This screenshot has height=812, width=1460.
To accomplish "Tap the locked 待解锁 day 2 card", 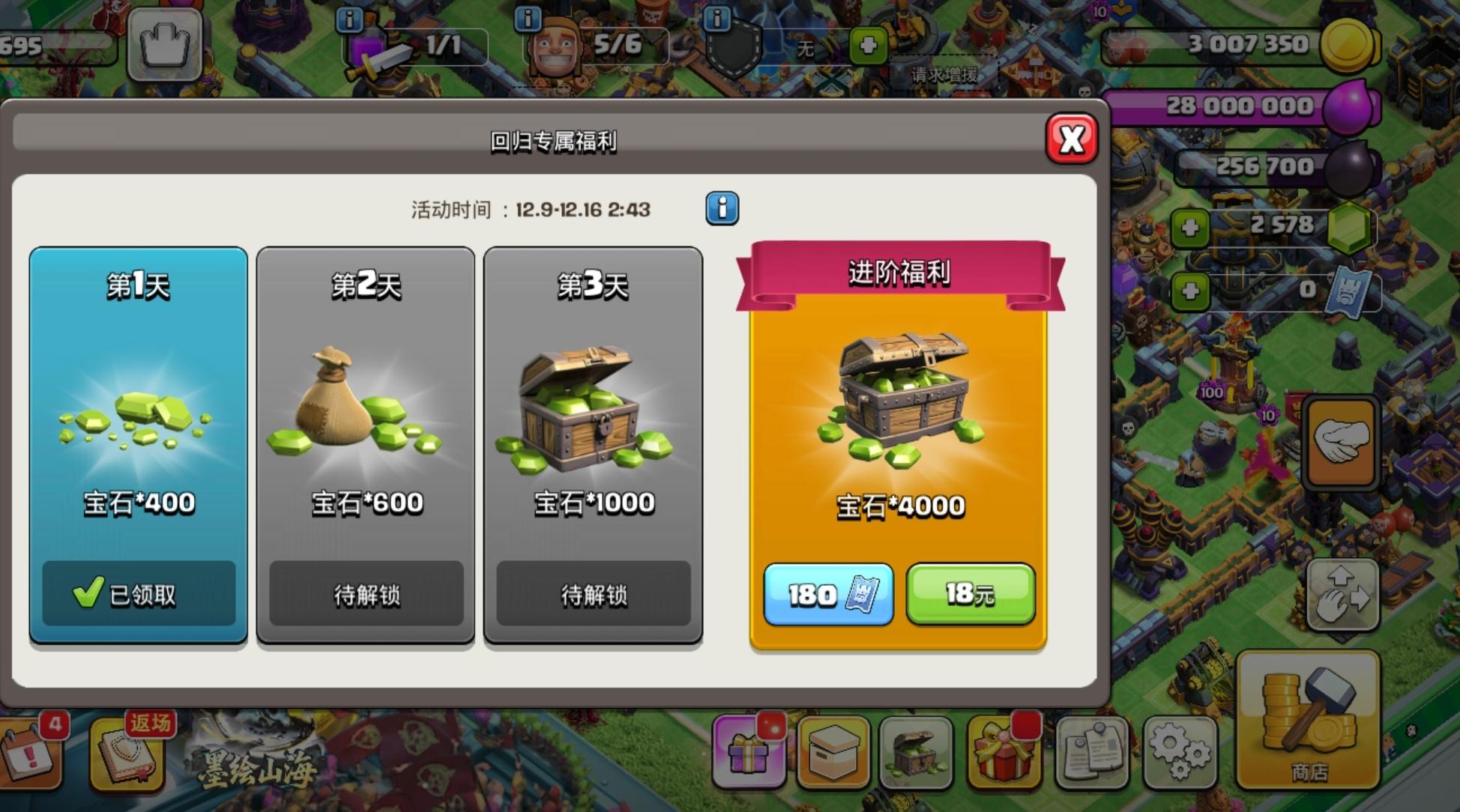I will point(366,594).
